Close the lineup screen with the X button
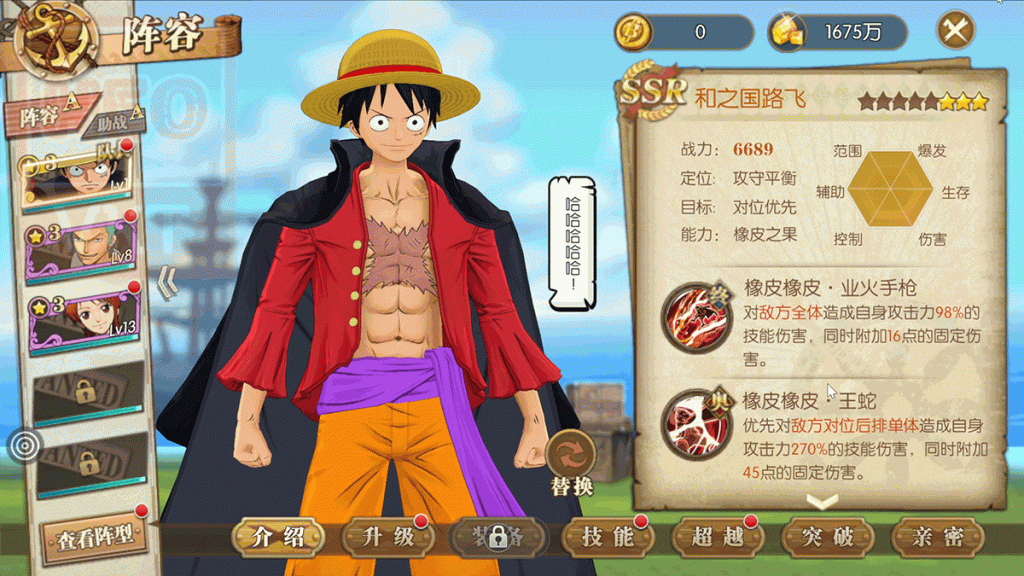The width and height of the screenshot is (1024, 576). point(956,31)
